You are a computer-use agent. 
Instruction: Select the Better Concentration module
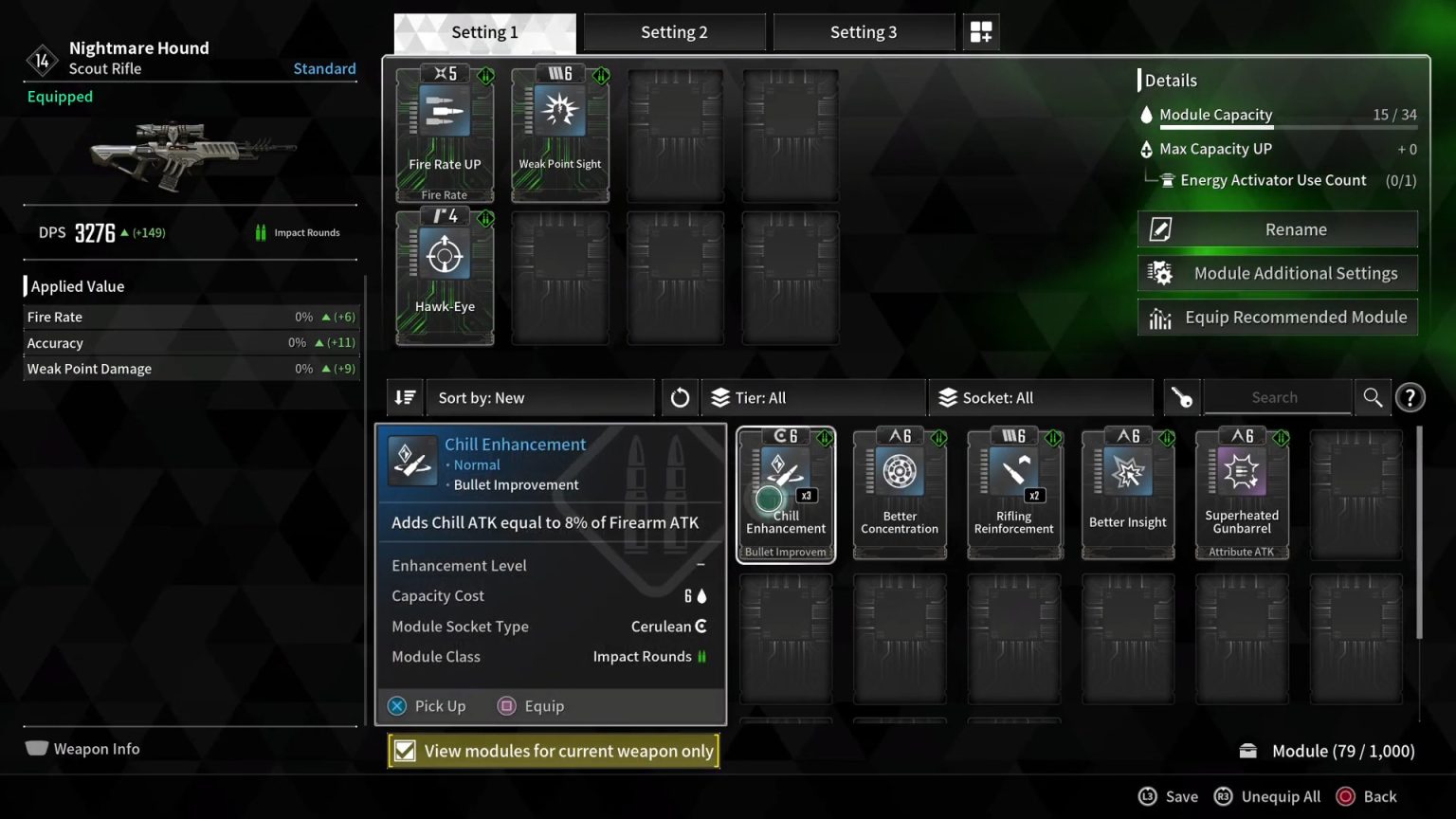point(899,493)
